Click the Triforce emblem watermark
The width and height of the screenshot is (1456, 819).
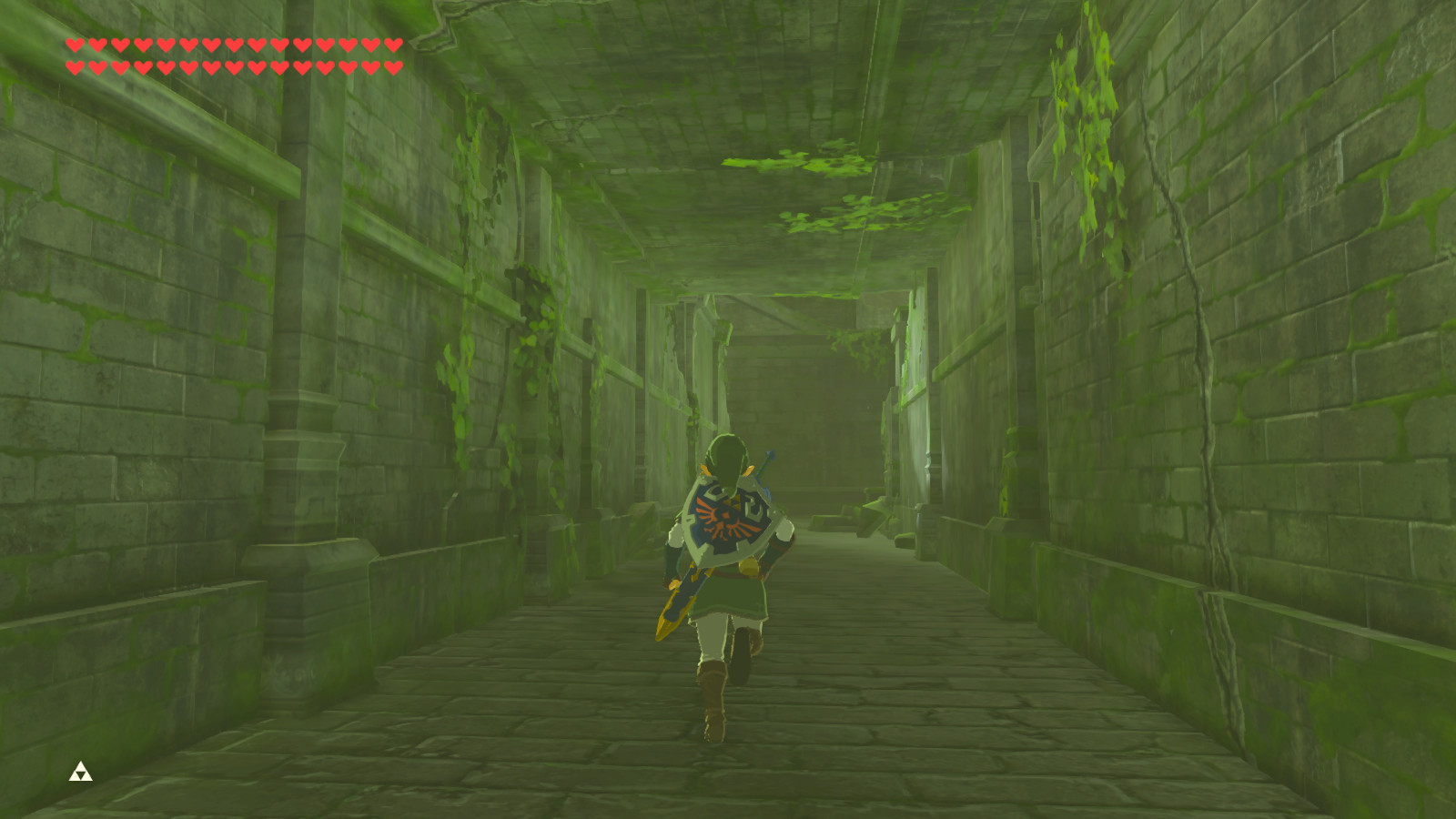click(x=80, y=773)
